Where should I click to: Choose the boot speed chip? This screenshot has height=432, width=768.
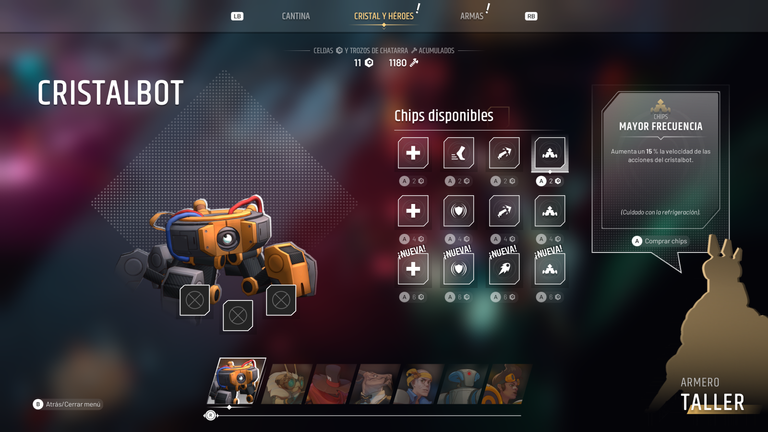tap(459, 153)
